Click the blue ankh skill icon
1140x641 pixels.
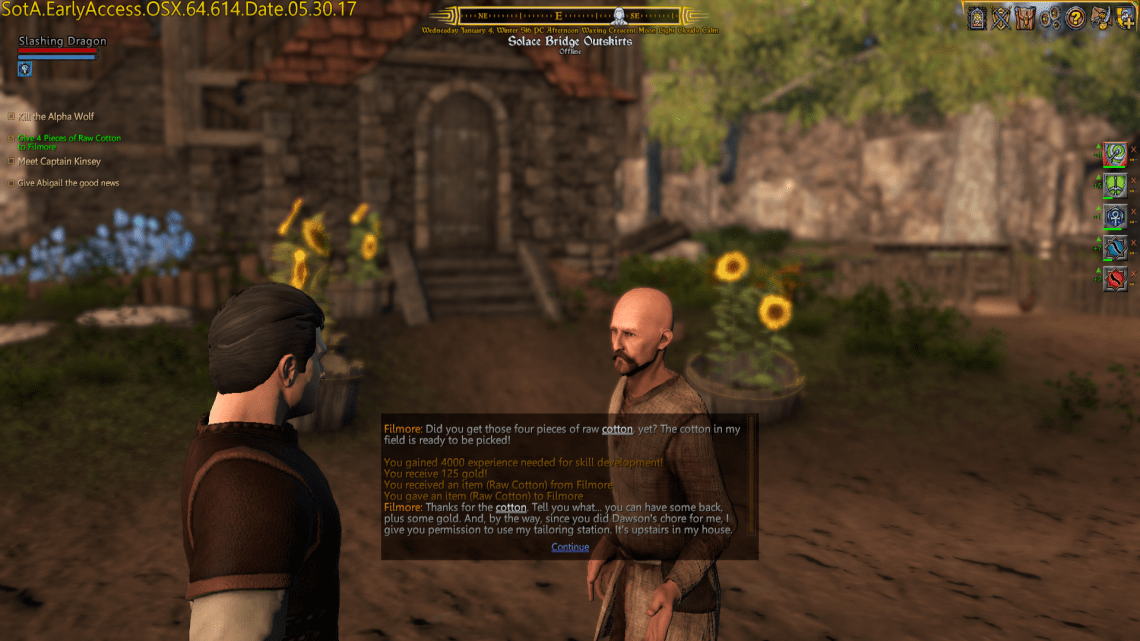(1115, 217)
